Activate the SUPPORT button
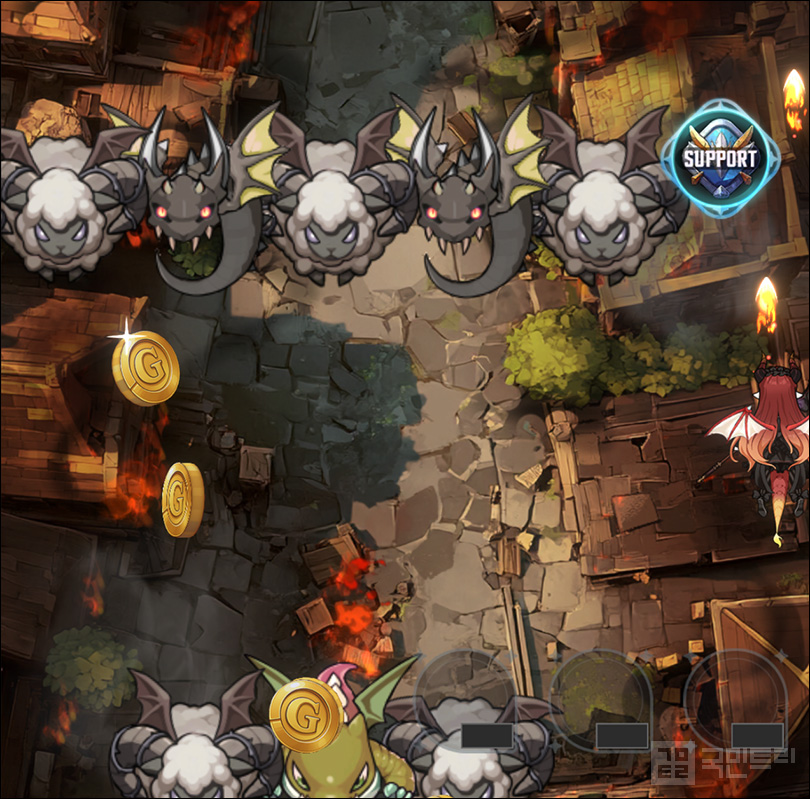Screen dimensions: 810x799 [x=719, y=159]
